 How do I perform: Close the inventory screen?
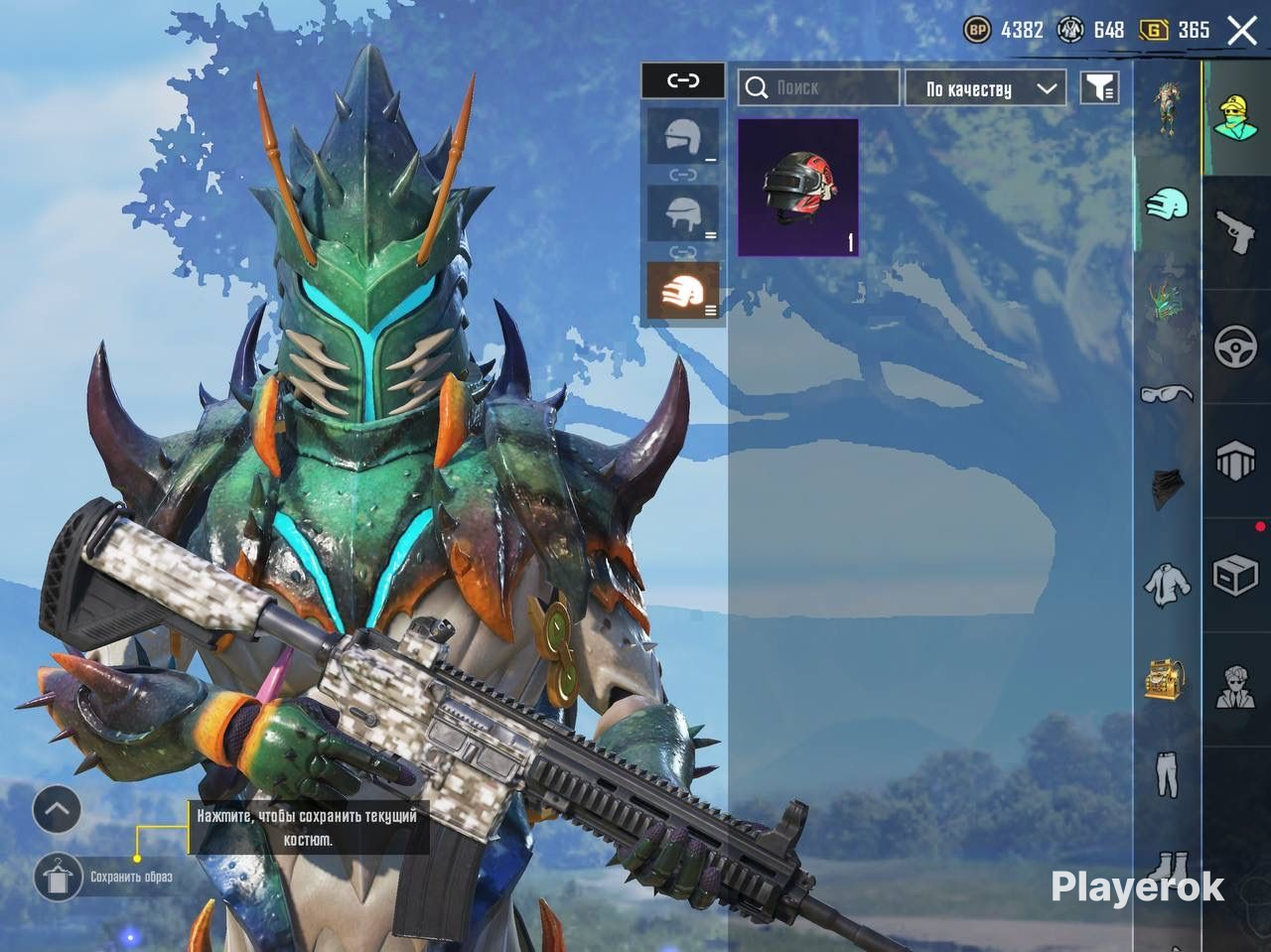click(1242, 31)
